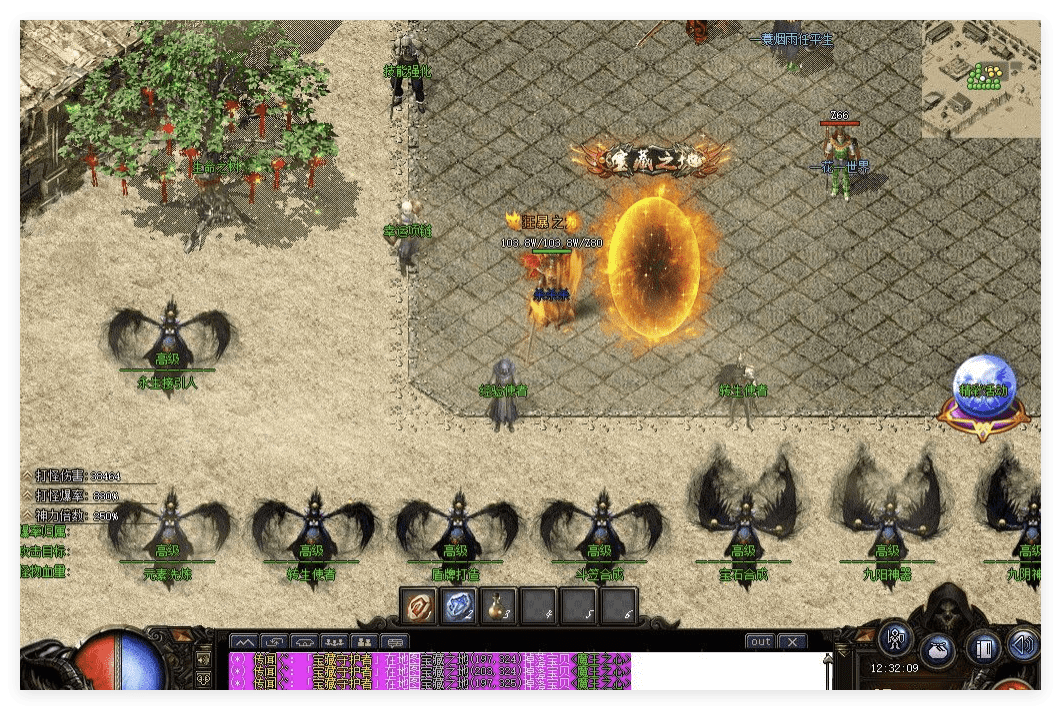The height and width of the screenshot is (710, 1061).
Task: Open the bag pouch icon
Action: [x=938, y=648]
